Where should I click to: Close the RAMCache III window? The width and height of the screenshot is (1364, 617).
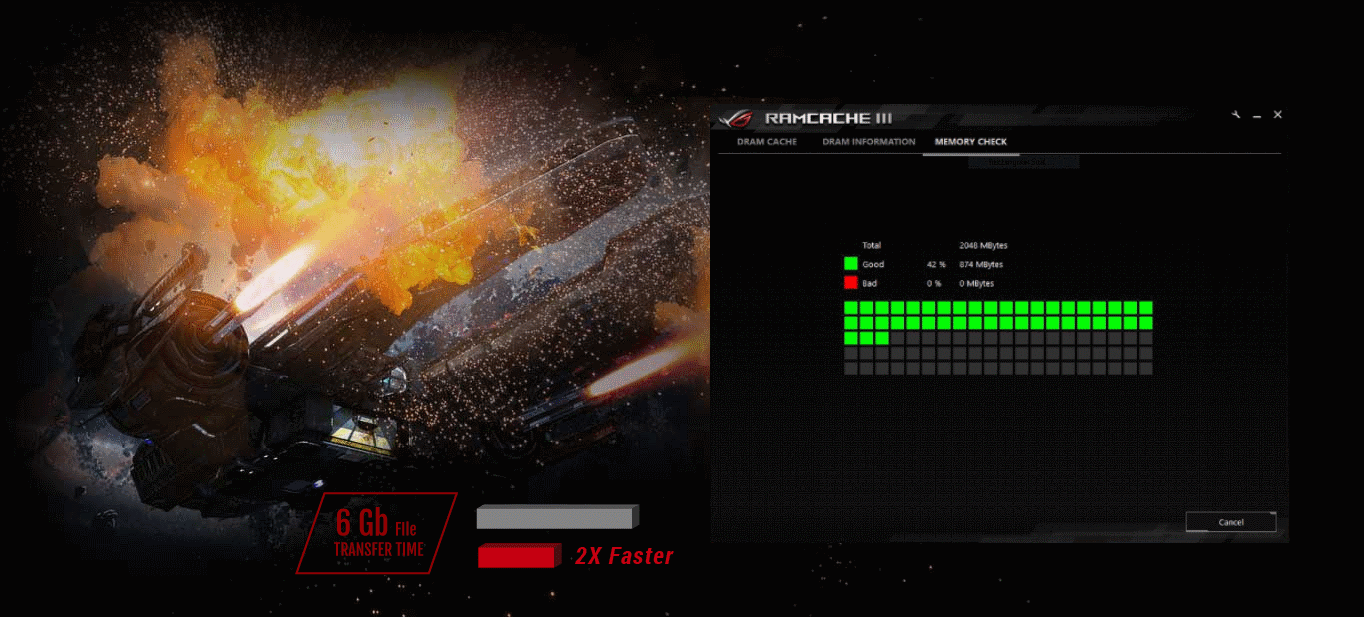1277,115
